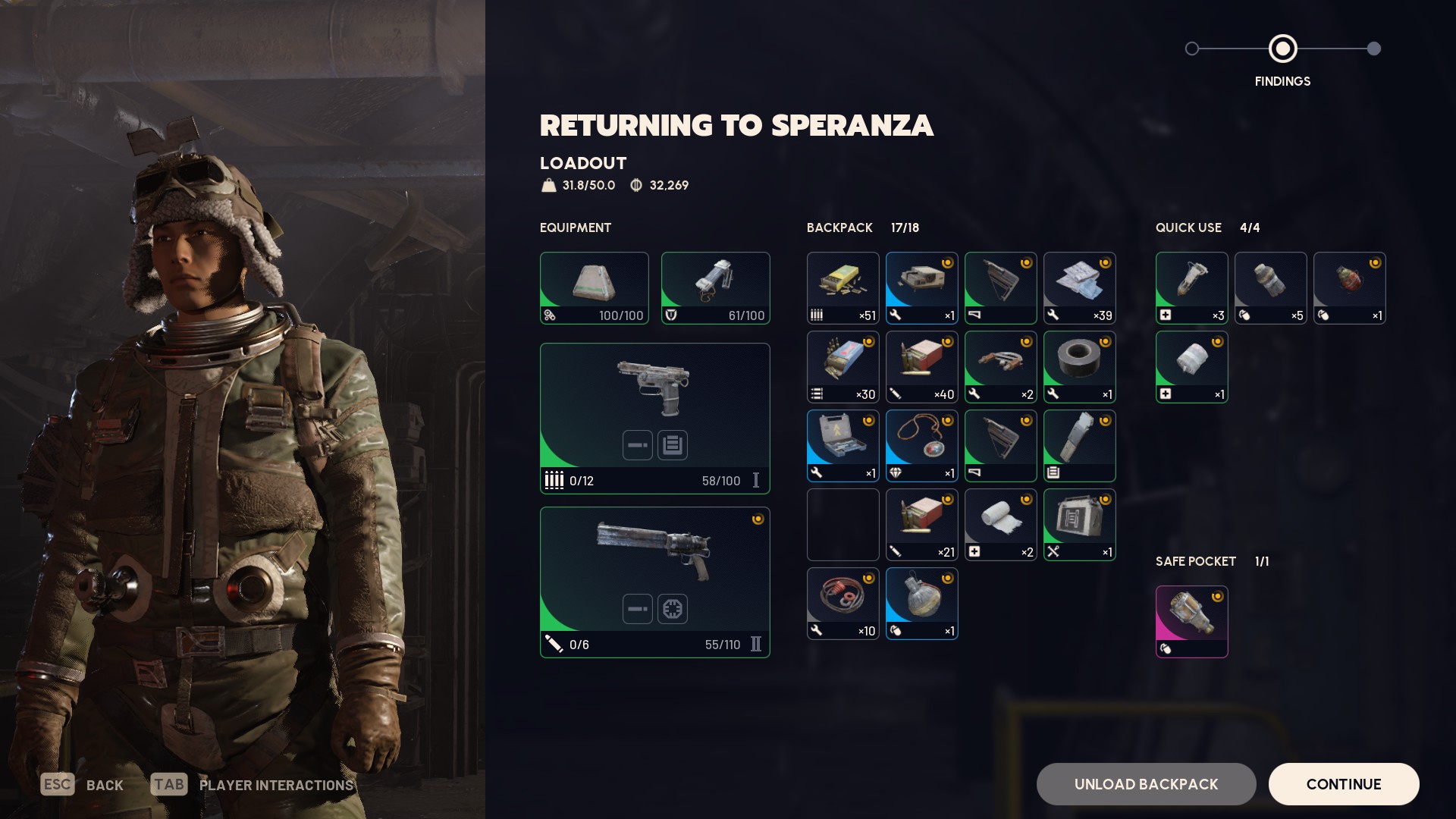
Task: Select the quick use item with 5 count
Action: pos(1270,288)
